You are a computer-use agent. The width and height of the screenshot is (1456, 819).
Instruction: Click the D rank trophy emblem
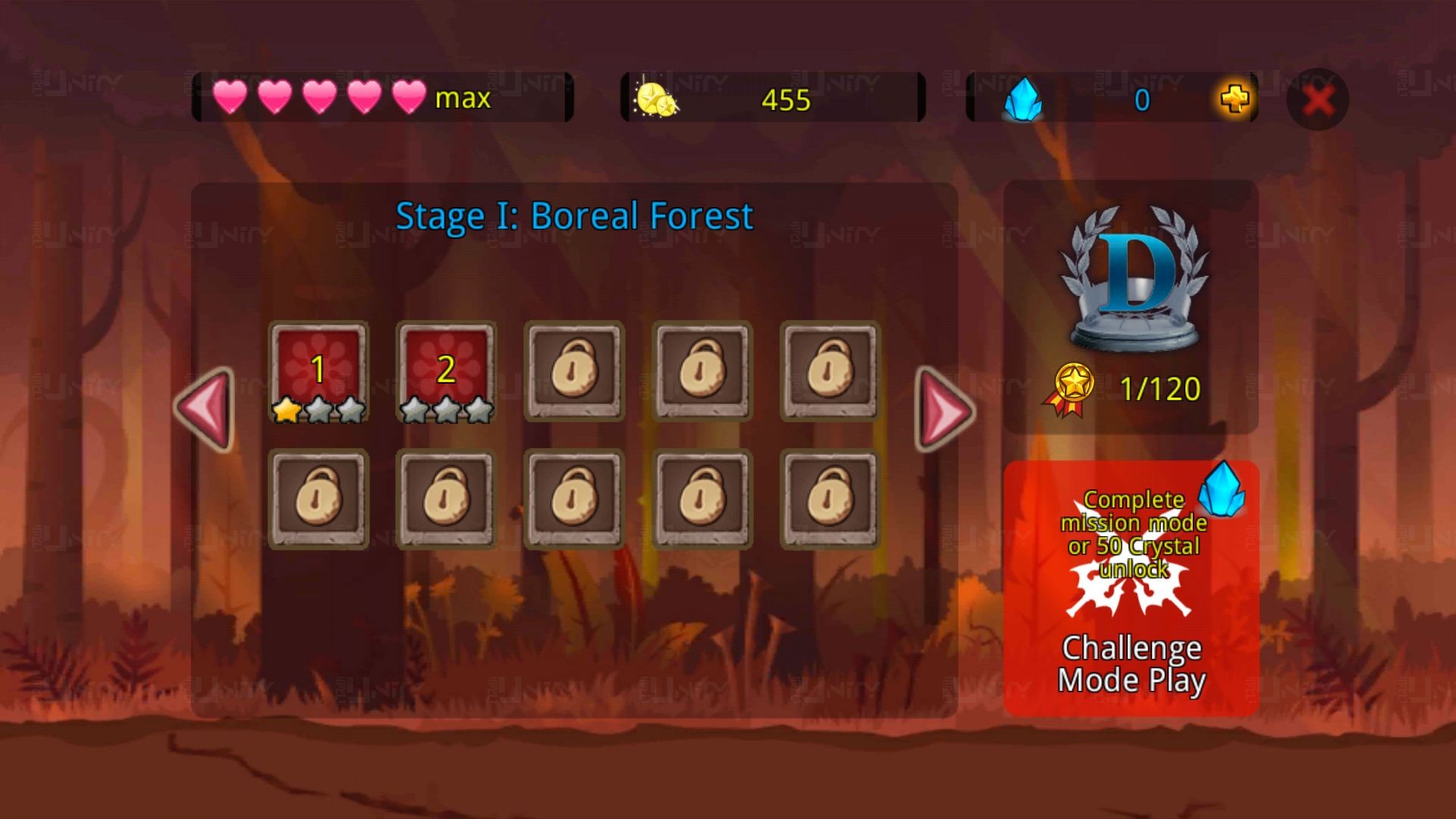[x=1134, y=279]
